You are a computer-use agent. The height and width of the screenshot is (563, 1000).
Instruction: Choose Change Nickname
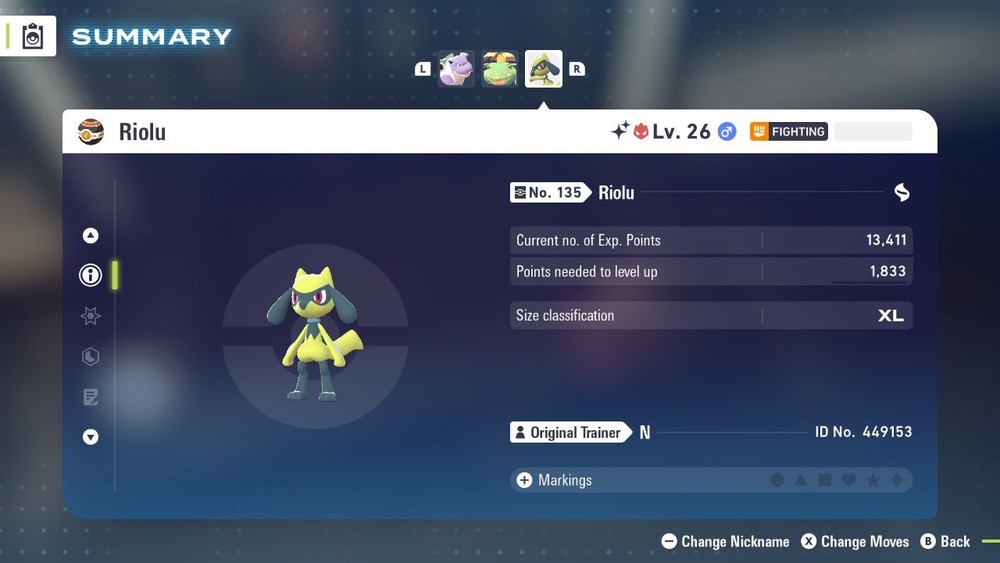(725, 542)
